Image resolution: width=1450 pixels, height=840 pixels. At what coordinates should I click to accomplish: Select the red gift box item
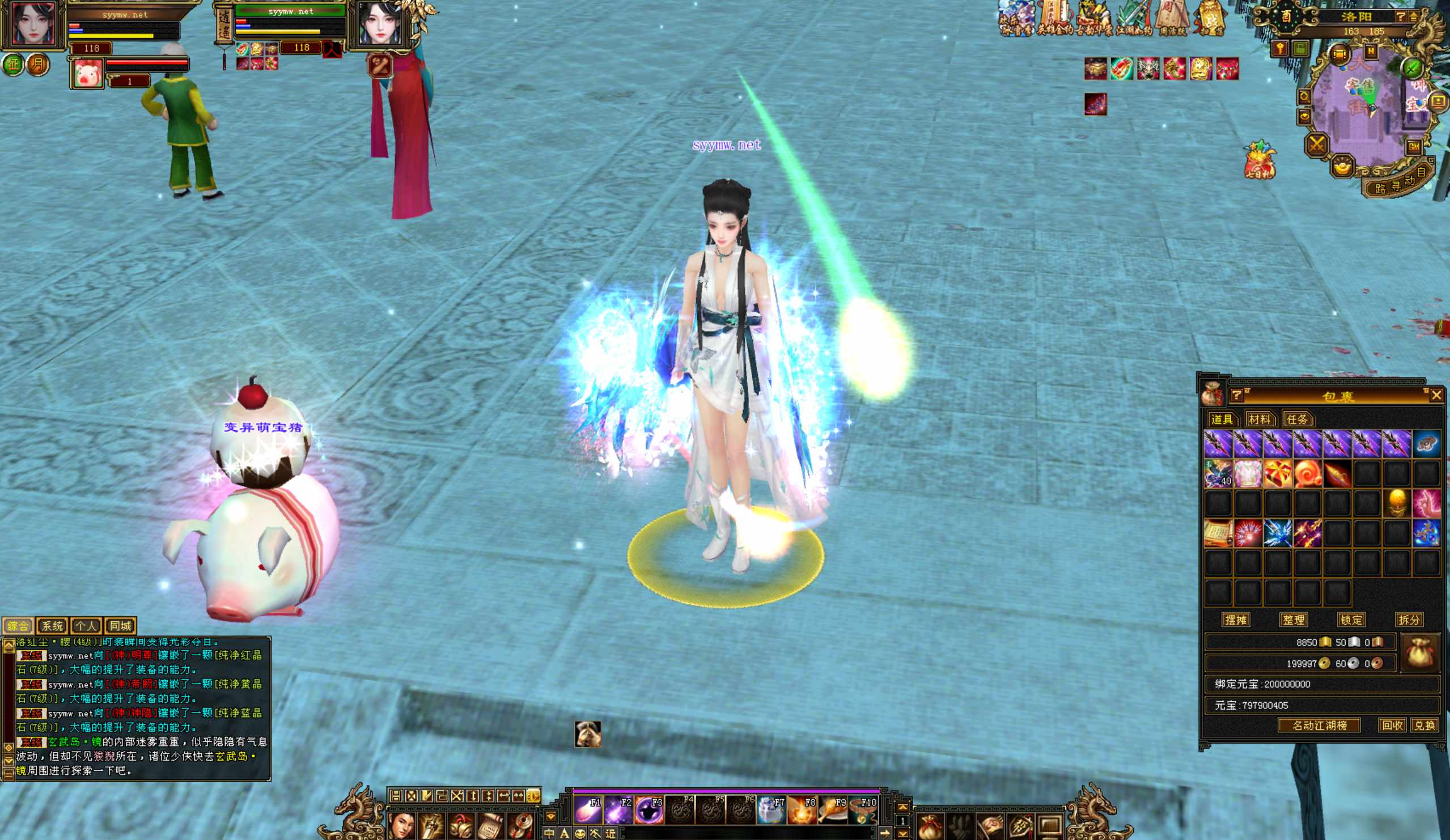[1278, 474]
